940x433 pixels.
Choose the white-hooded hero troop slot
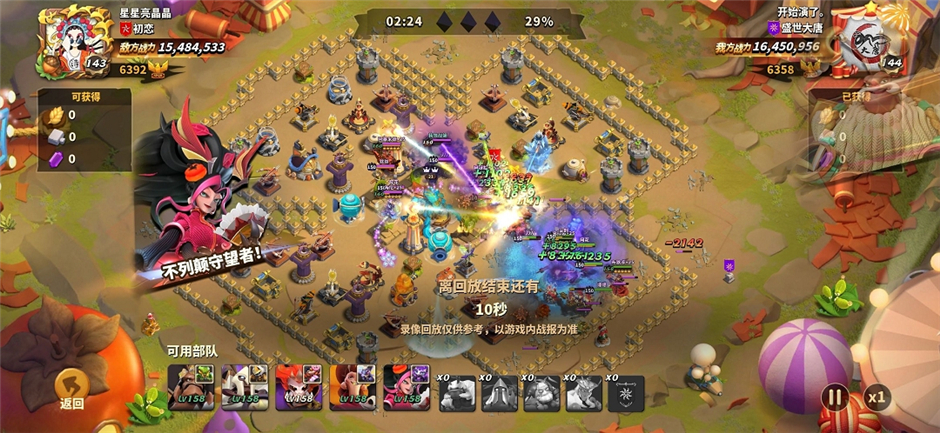[244, 386]
